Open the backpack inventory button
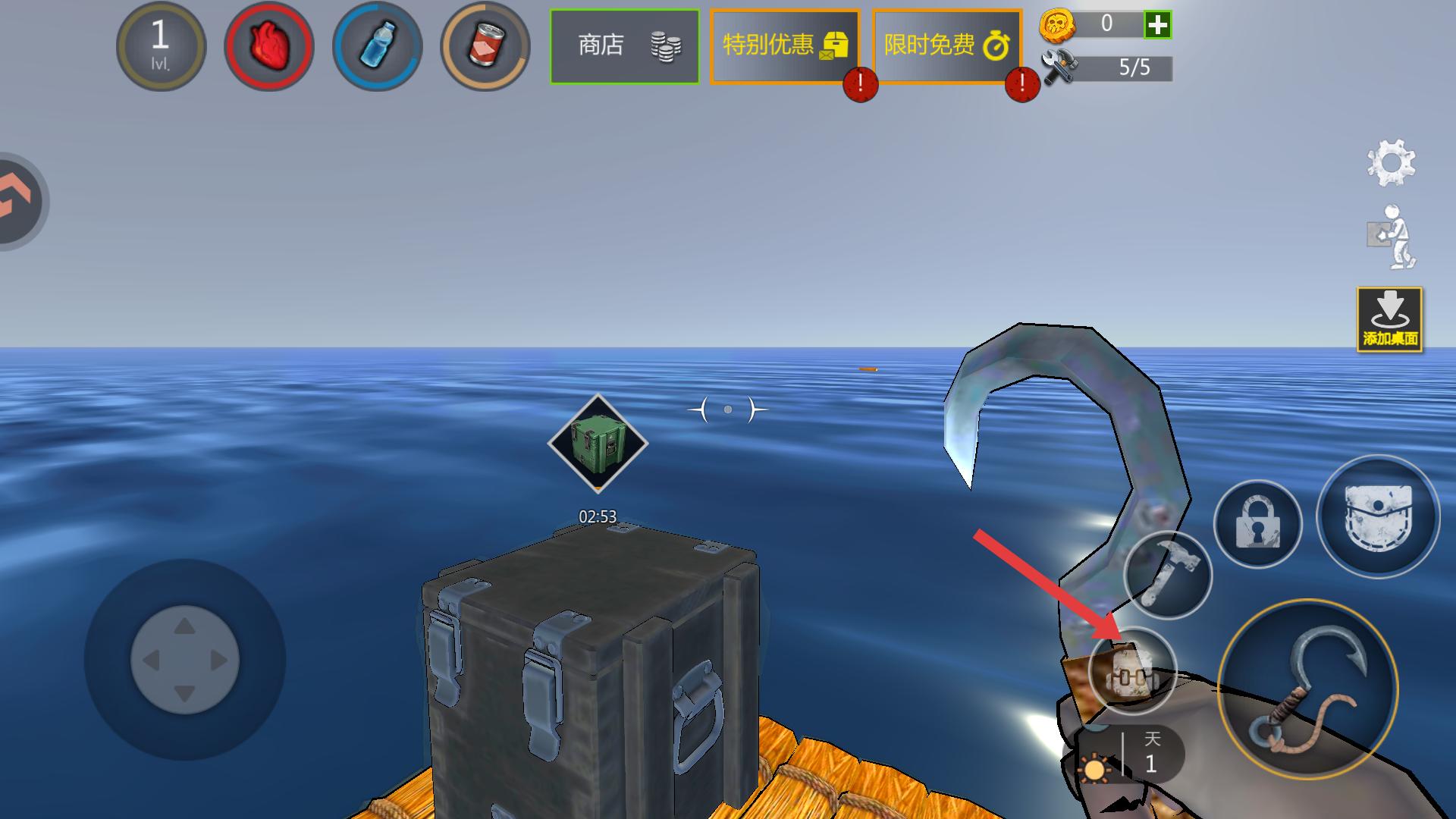 pyautogui.click(x=1377, y=516)
